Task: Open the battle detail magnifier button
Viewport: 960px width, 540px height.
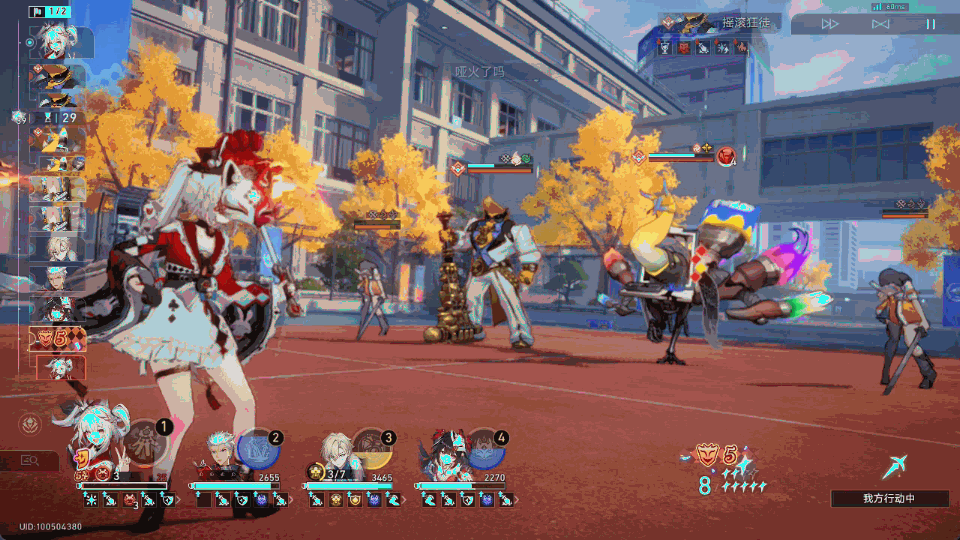Action: pos(30,461)
